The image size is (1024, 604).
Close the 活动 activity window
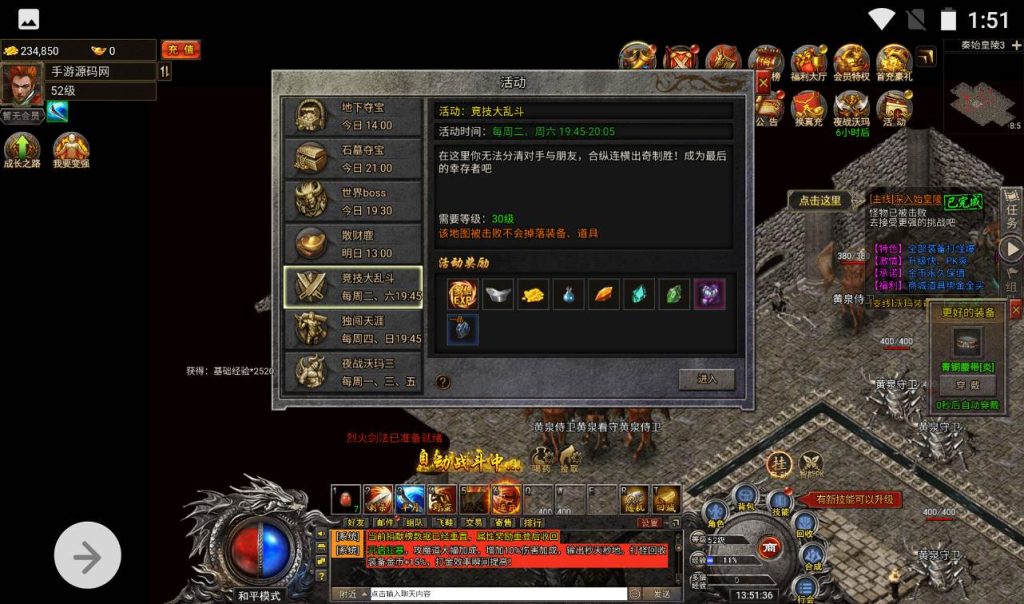(x=764, y=82)
